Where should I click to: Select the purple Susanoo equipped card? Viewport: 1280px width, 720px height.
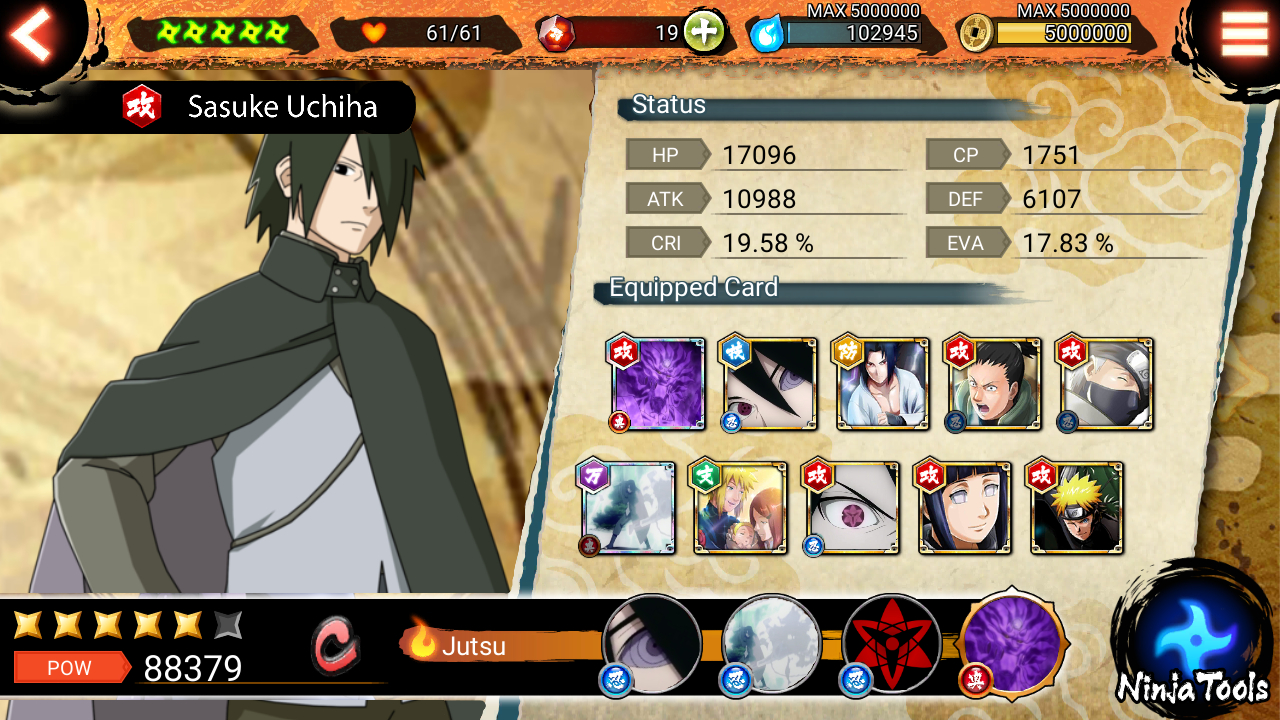point(657,385)
